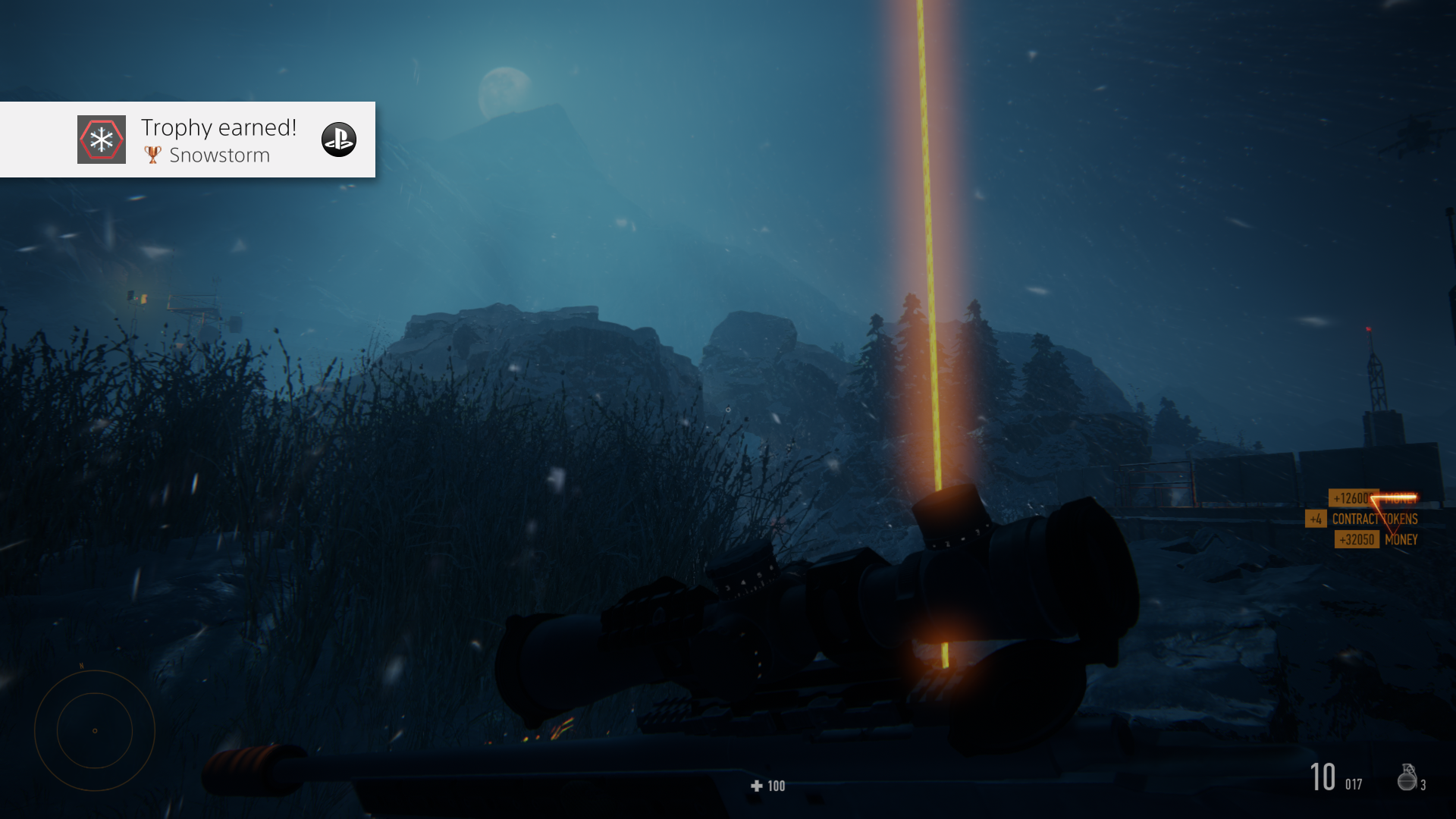
Task: Expand the Trophy earned notification banner
Action: pos(187,140)
